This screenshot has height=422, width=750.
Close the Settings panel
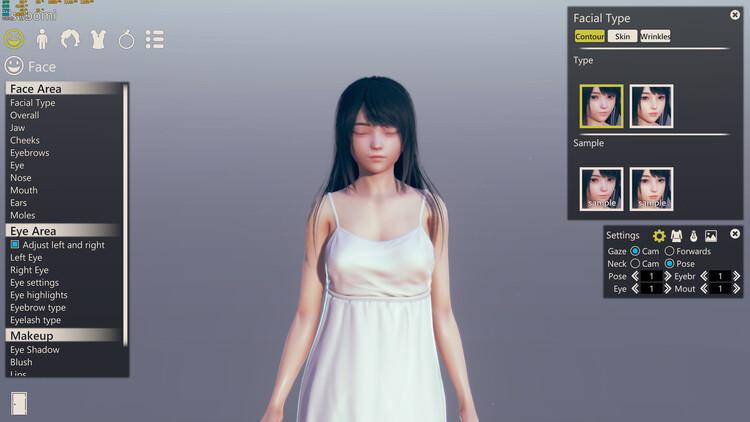(x=735, y=234)
